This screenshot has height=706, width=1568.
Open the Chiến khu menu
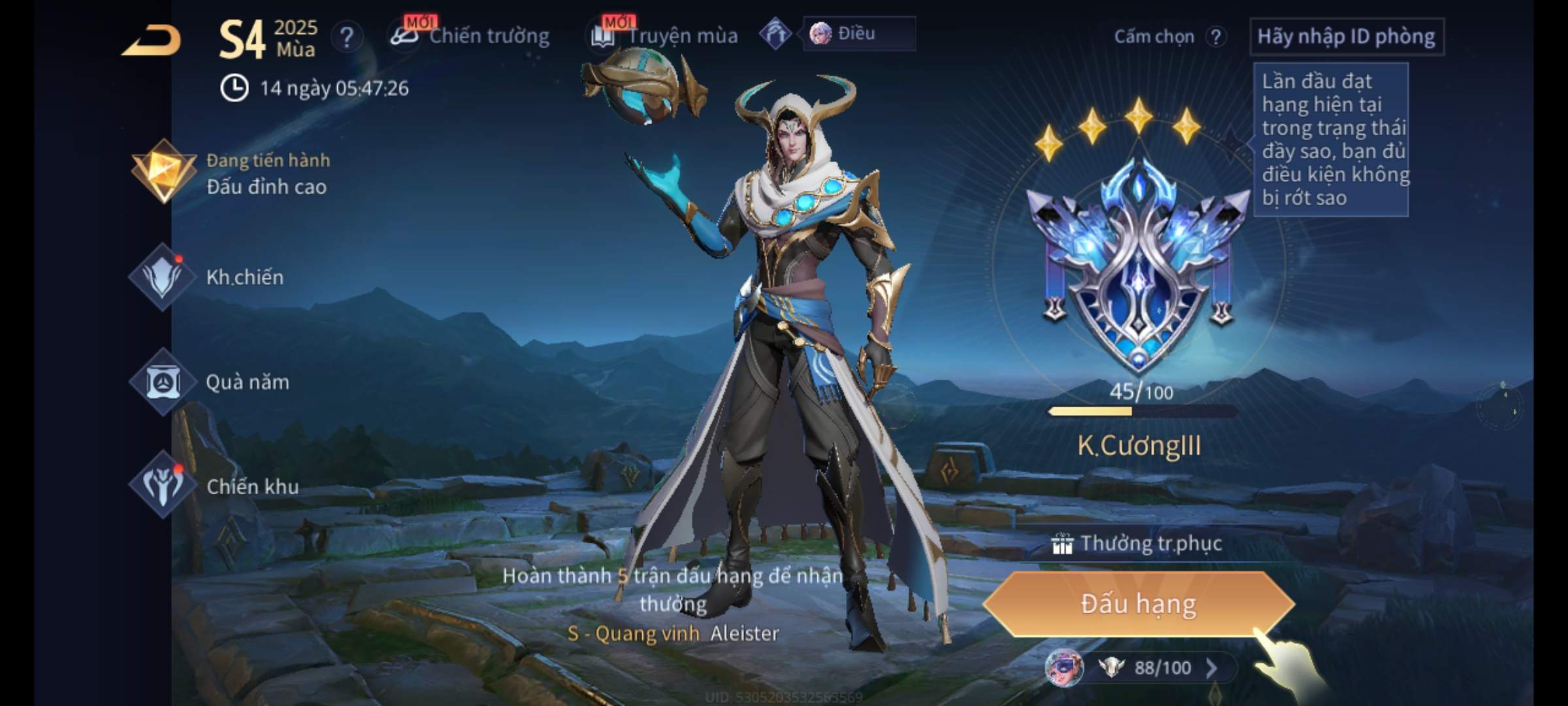(216, 486)
